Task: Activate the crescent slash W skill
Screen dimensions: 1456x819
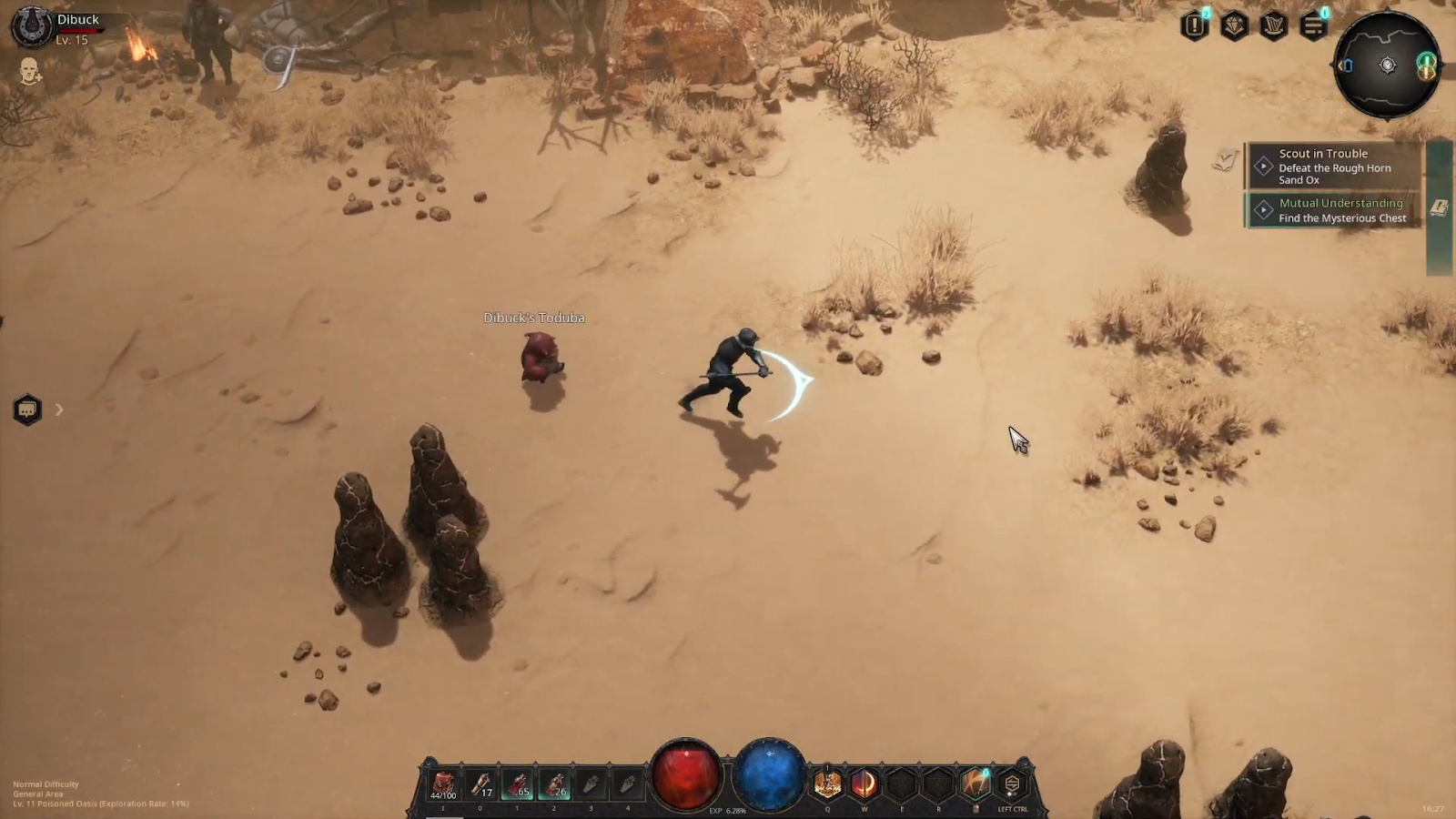Action: click(x=864, y=784)
